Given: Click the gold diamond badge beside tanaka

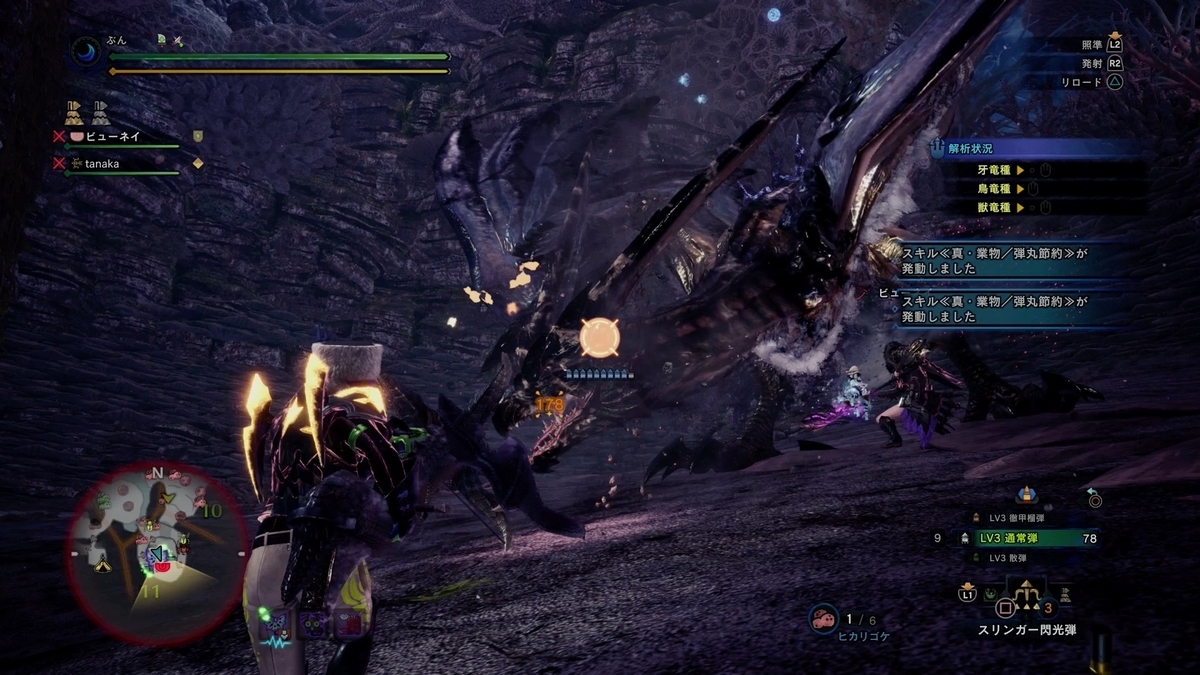Looking at the screenshot, I should click(x=198, y=163).
